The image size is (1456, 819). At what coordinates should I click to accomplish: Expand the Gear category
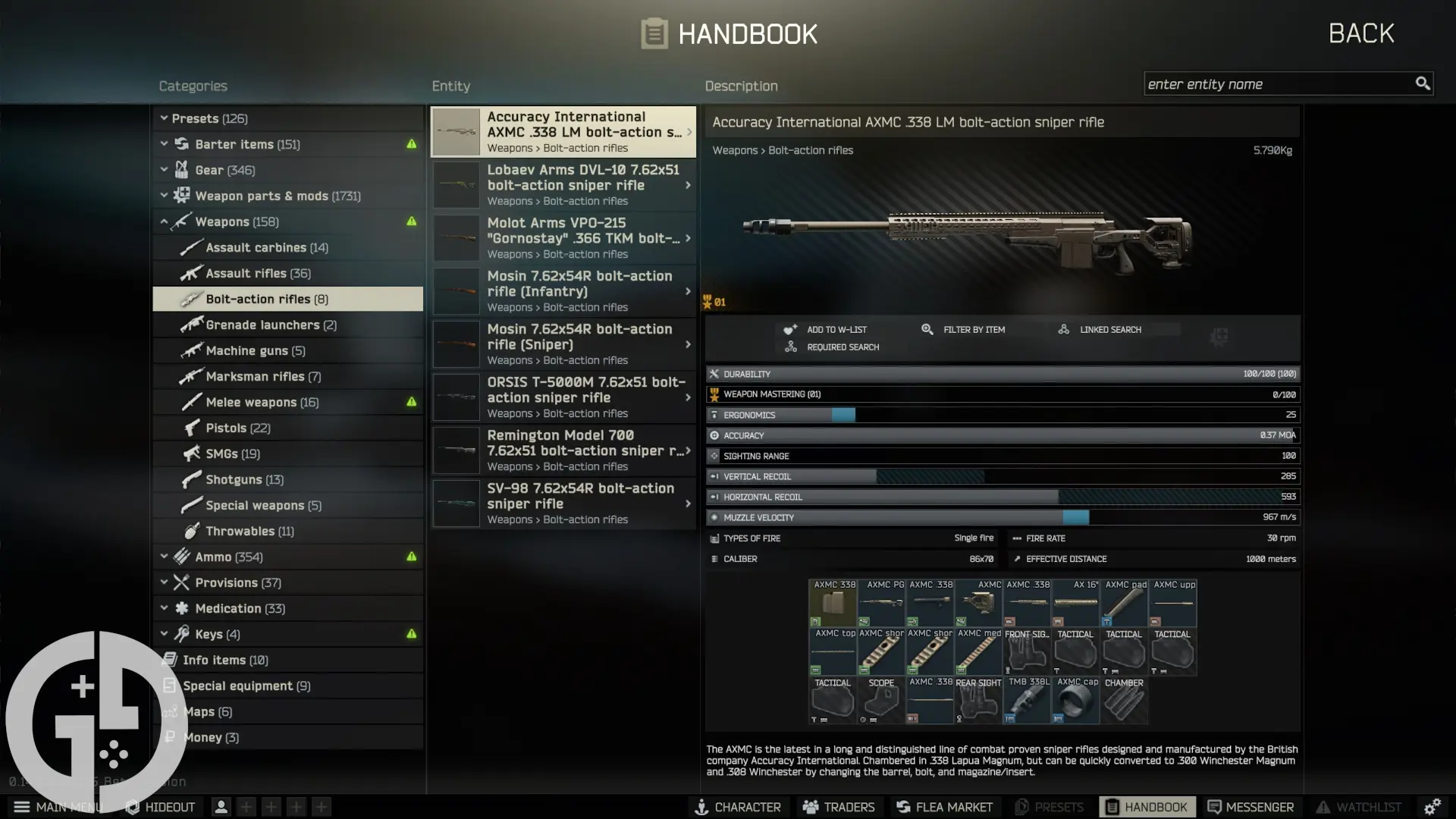point(164,170)
